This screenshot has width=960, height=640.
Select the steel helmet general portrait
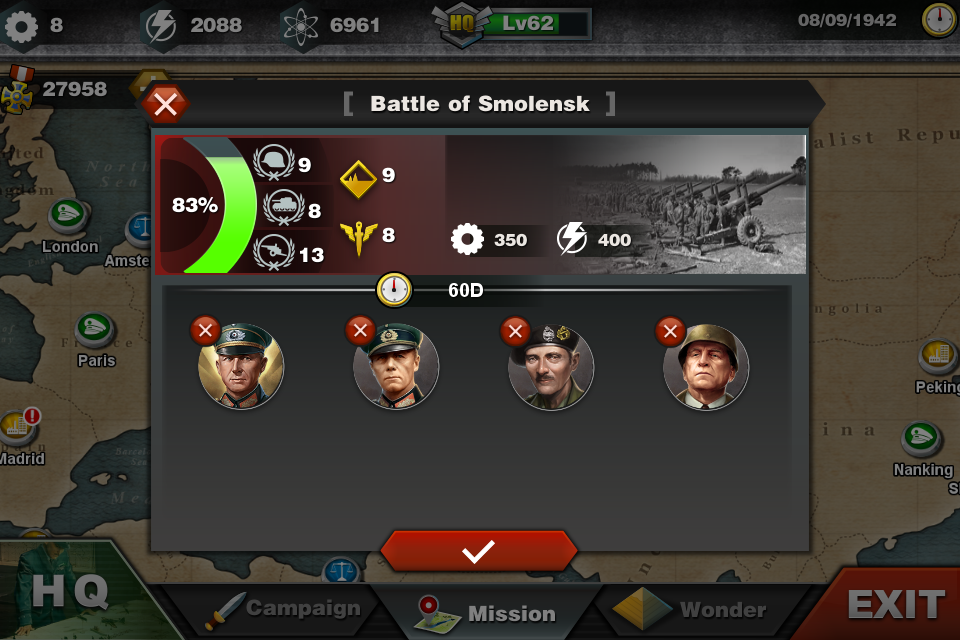[x=706, y=368]
